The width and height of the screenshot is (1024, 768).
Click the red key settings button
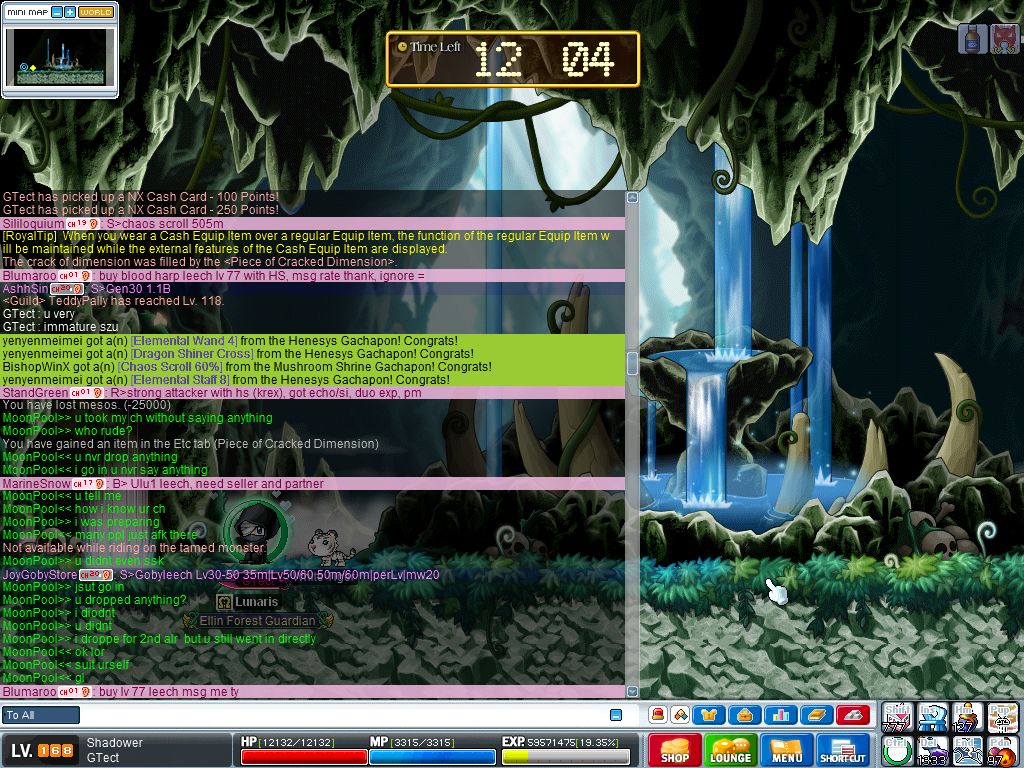pyautogui.click(x=852, y=715)
